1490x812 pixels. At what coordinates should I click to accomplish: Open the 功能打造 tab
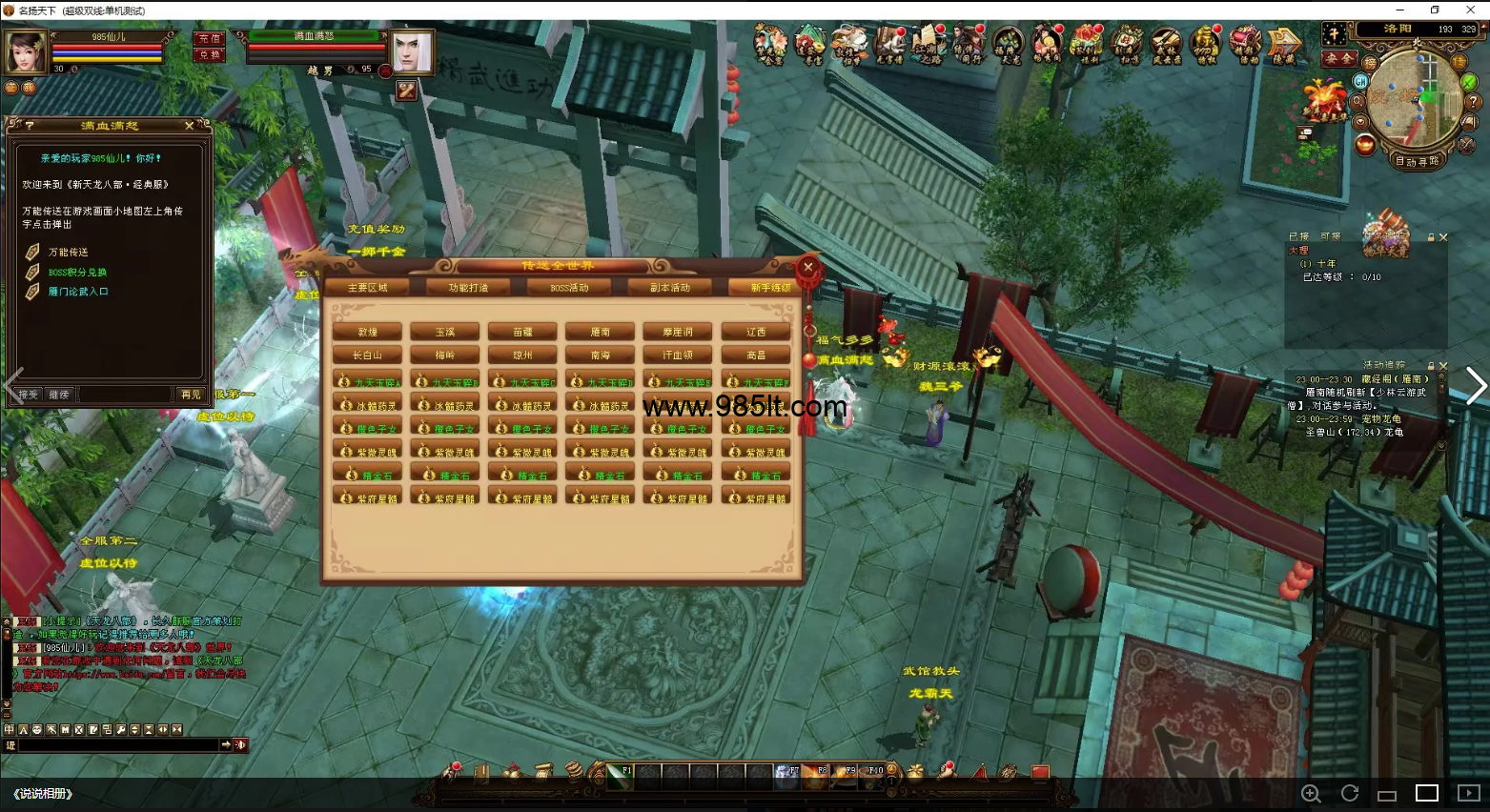(x=468, y=287)
